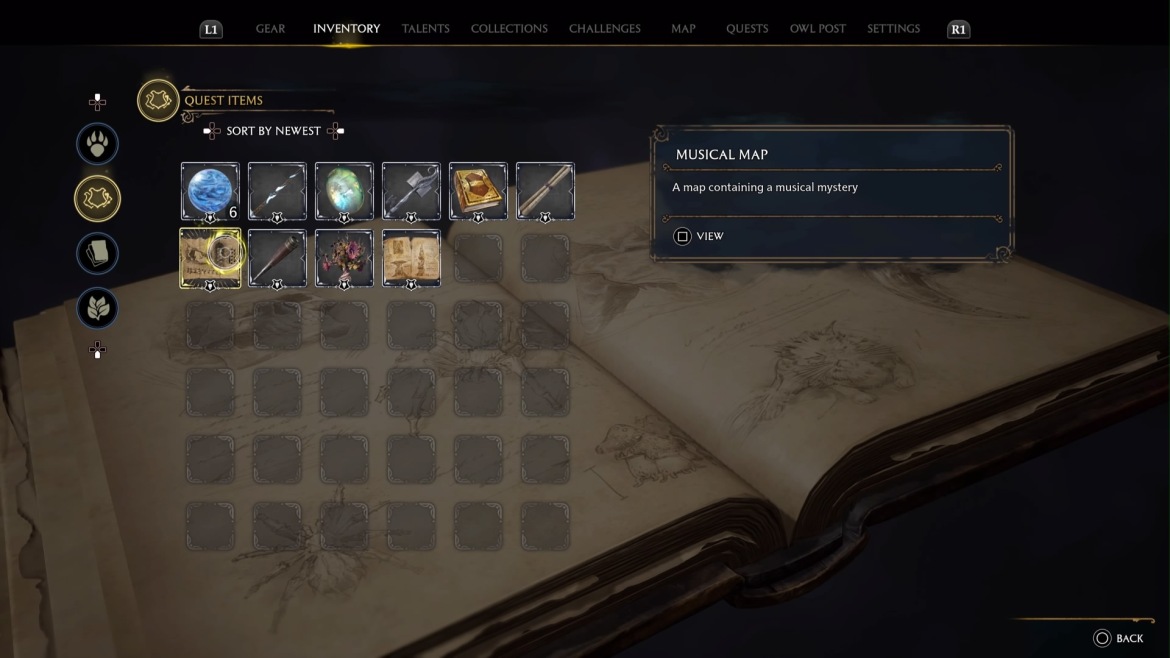Go to the Collections tab

[x=509, y=29]
